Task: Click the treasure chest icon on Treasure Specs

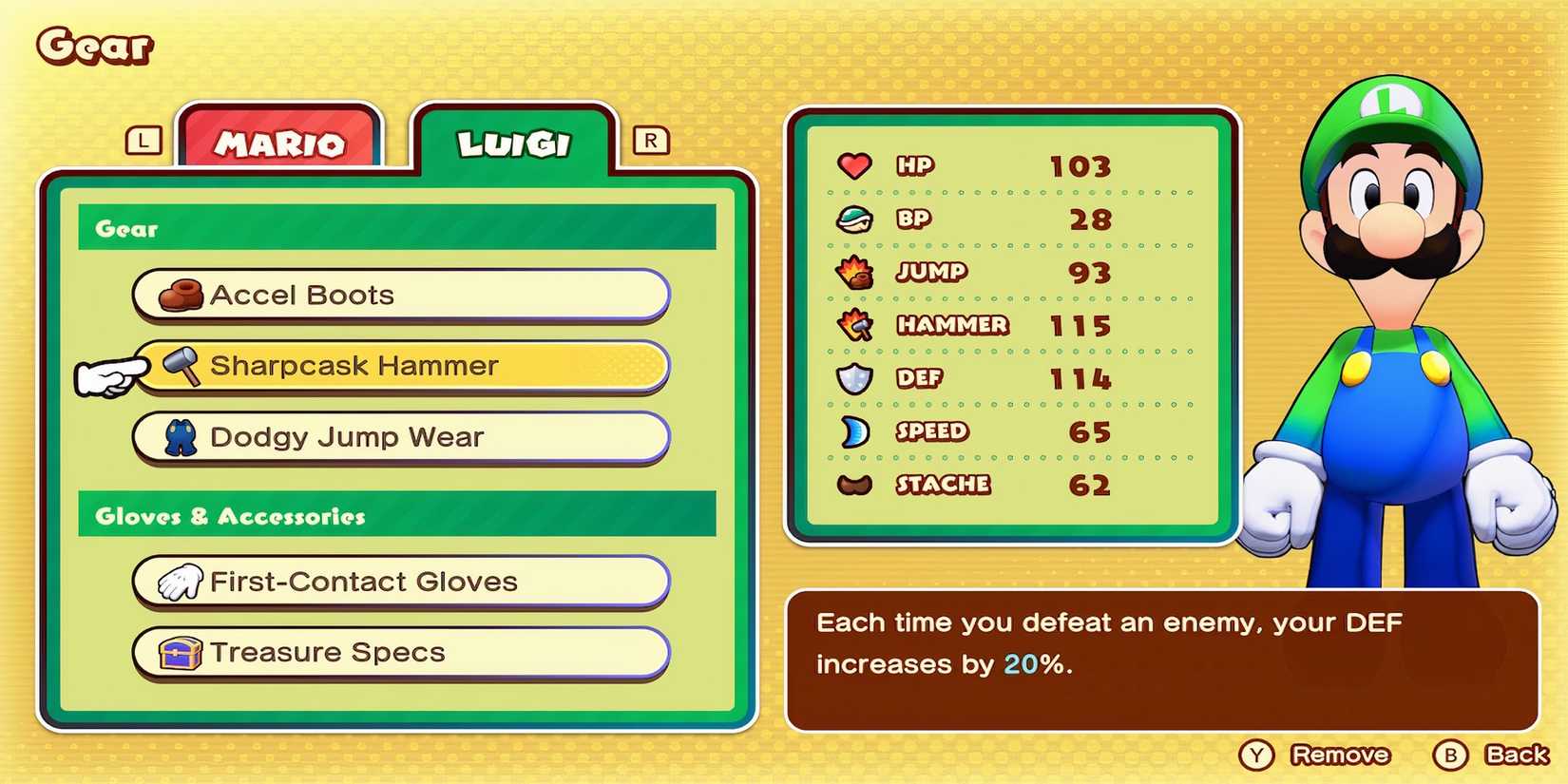Action: [182, 652]
